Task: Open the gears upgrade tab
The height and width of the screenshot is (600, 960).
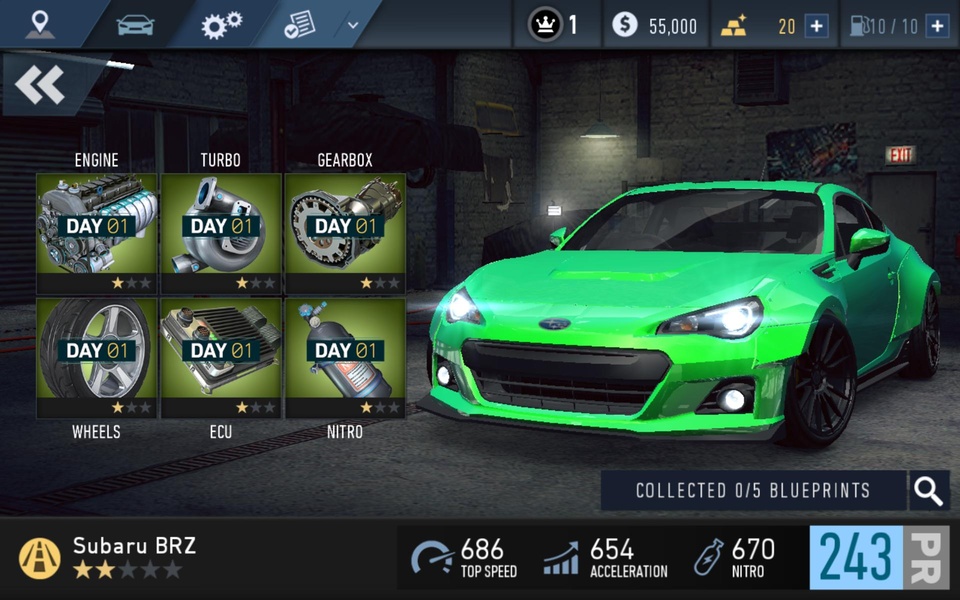Action: (x=221, y=24)
